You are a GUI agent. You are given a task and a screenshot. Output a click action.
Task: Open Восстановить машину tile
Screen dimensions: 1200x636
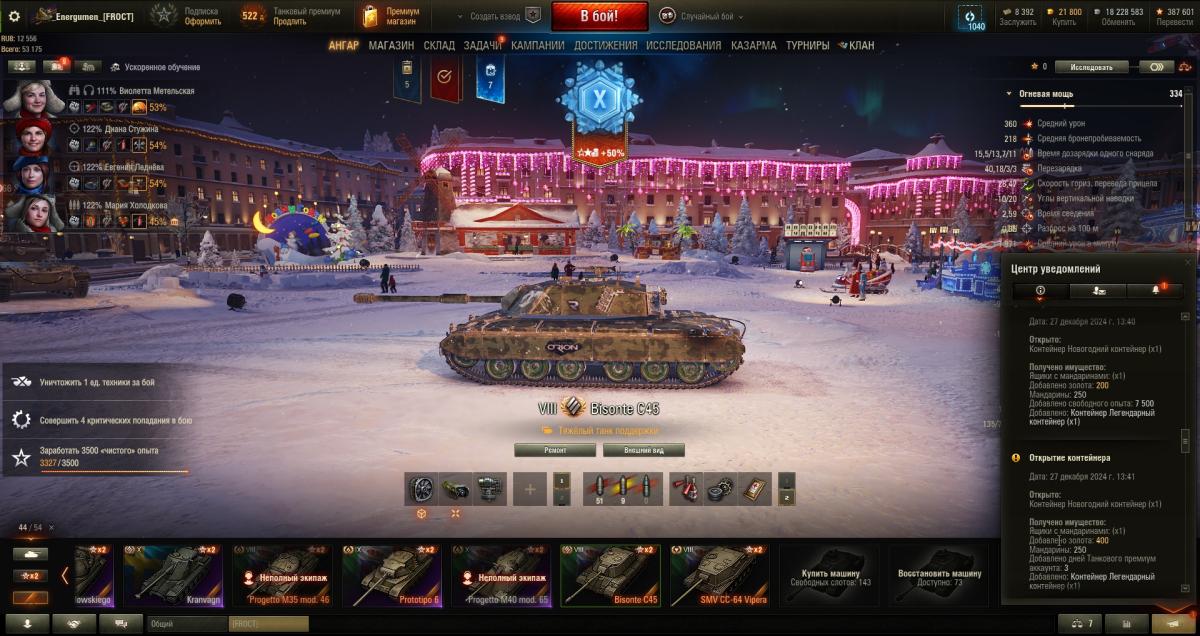(939, 575)
